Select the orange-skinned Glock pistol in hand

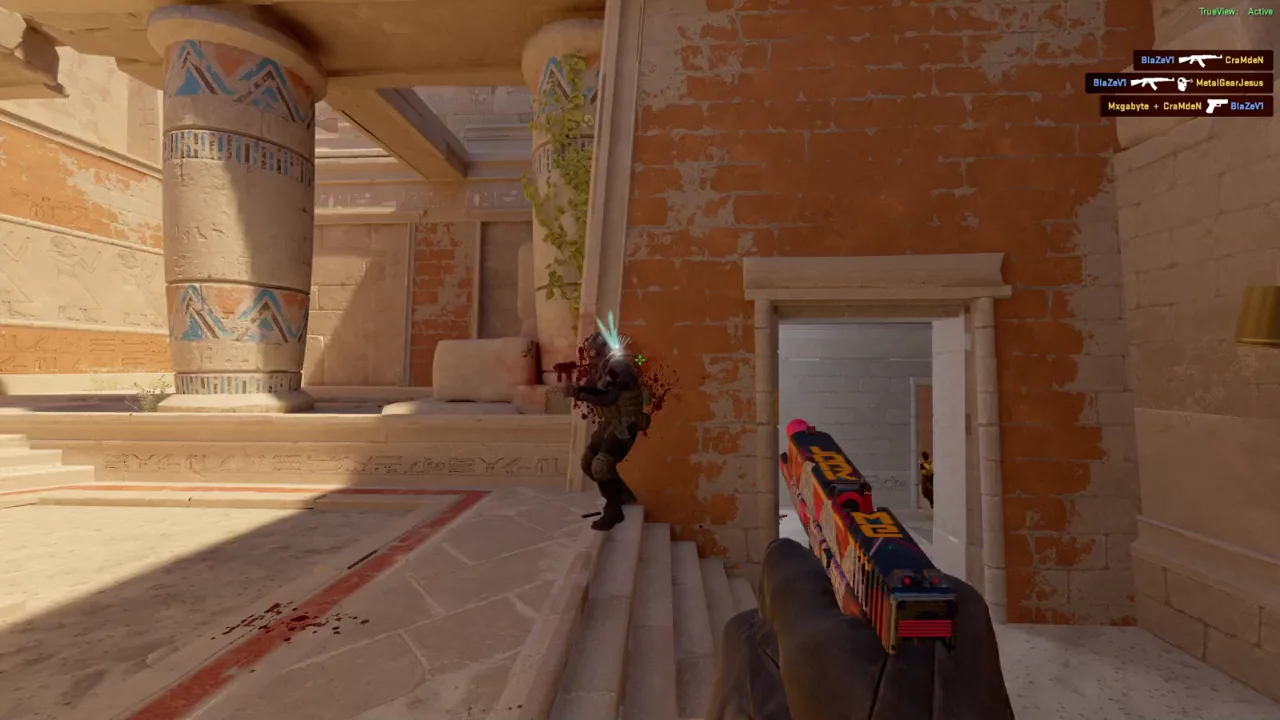(x=860, y=520)
